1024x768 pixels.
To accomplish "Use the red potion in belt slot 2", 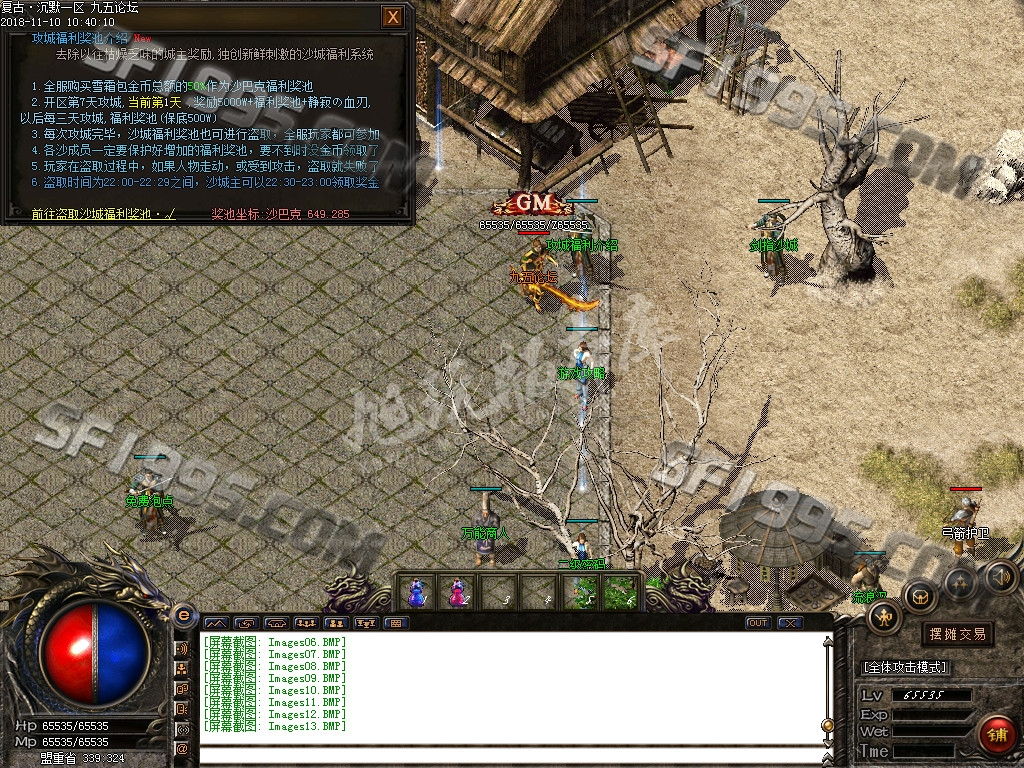I will pyautogui.click(x=457, y=592).
